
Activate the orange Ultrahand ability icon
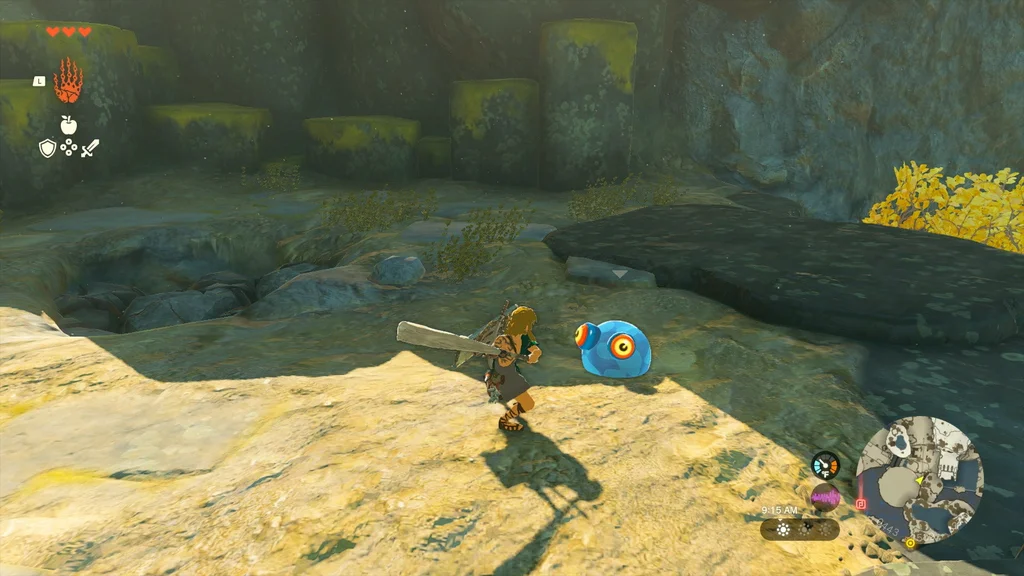[x=68, y=81]
